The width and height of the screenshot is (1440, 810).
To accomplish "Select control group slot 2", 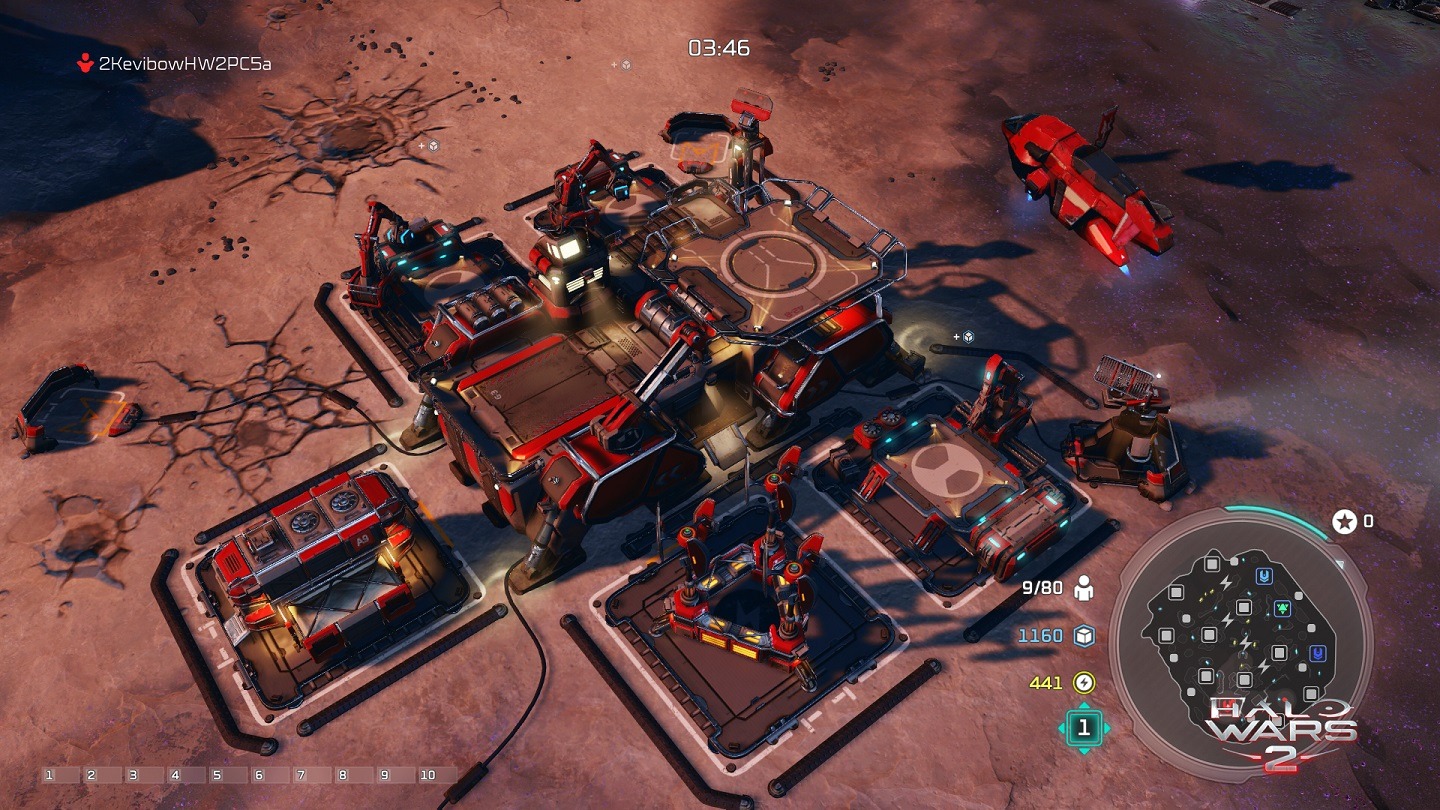I will pyautogui.click(x=89, y=775).
